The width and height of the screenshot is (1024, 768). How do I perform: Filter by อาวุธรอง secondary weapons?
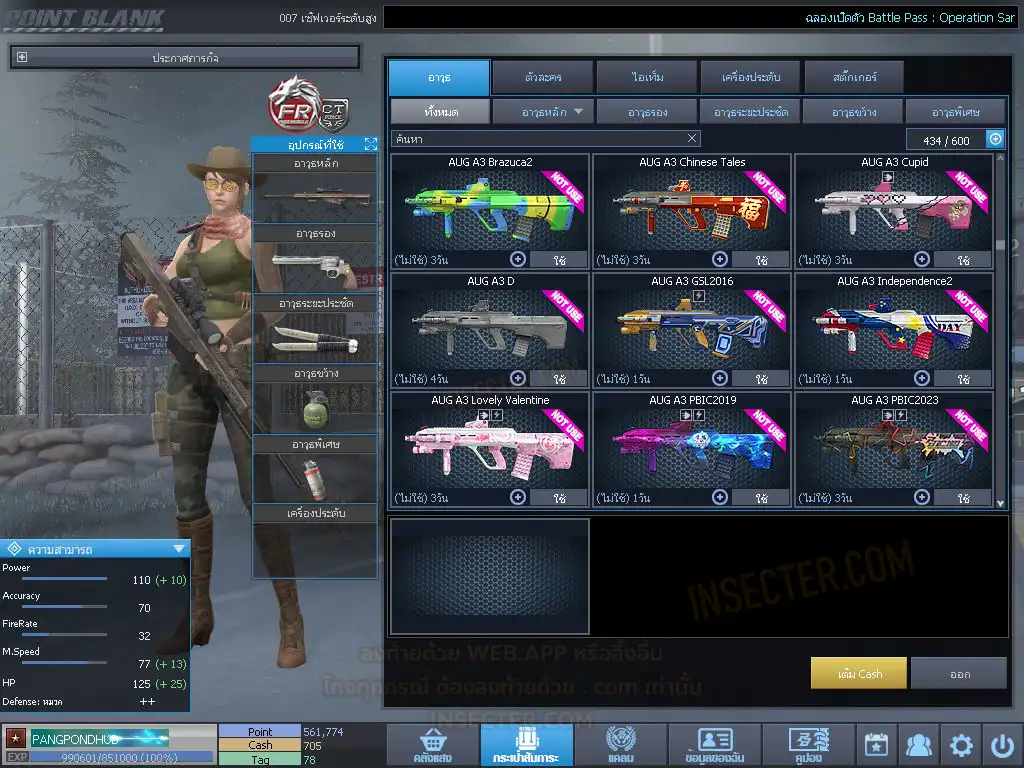click(x=647, y=111)
